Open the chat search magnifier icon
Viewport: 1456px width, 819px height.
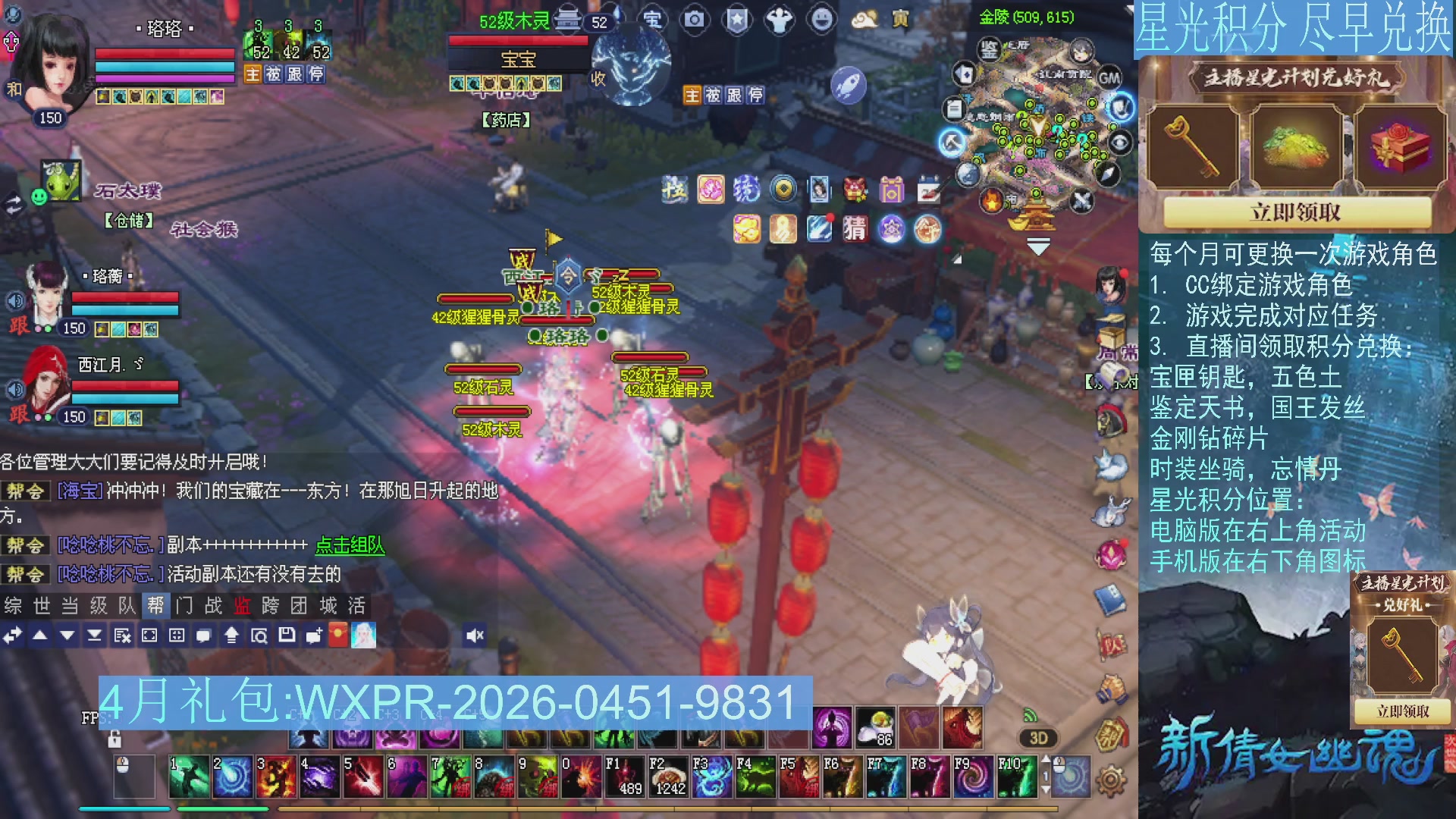(x=260, y=637)
